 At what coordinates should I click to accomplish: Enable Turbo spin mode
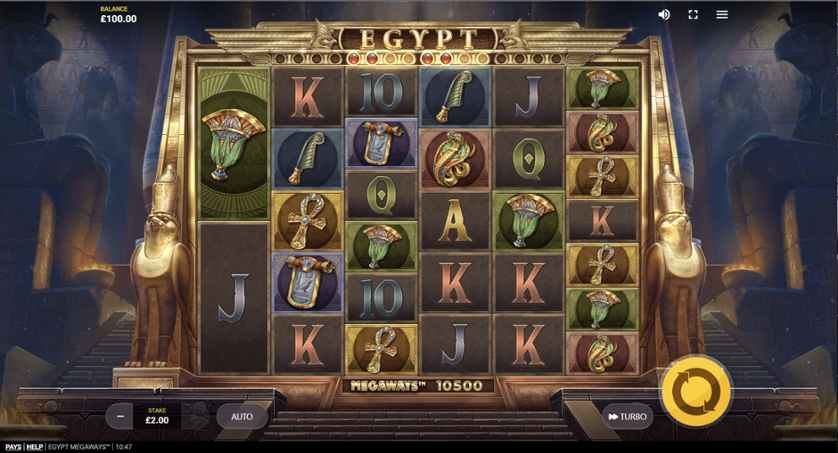pyautogui.click(x=627, y=416)
